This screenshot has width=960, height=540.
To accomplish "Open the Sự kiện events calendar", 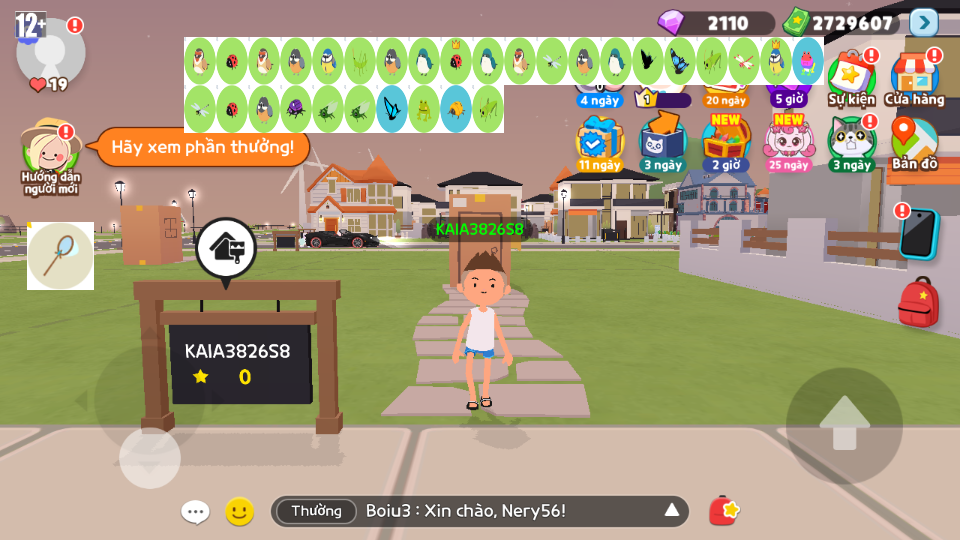I will (851, 77).
